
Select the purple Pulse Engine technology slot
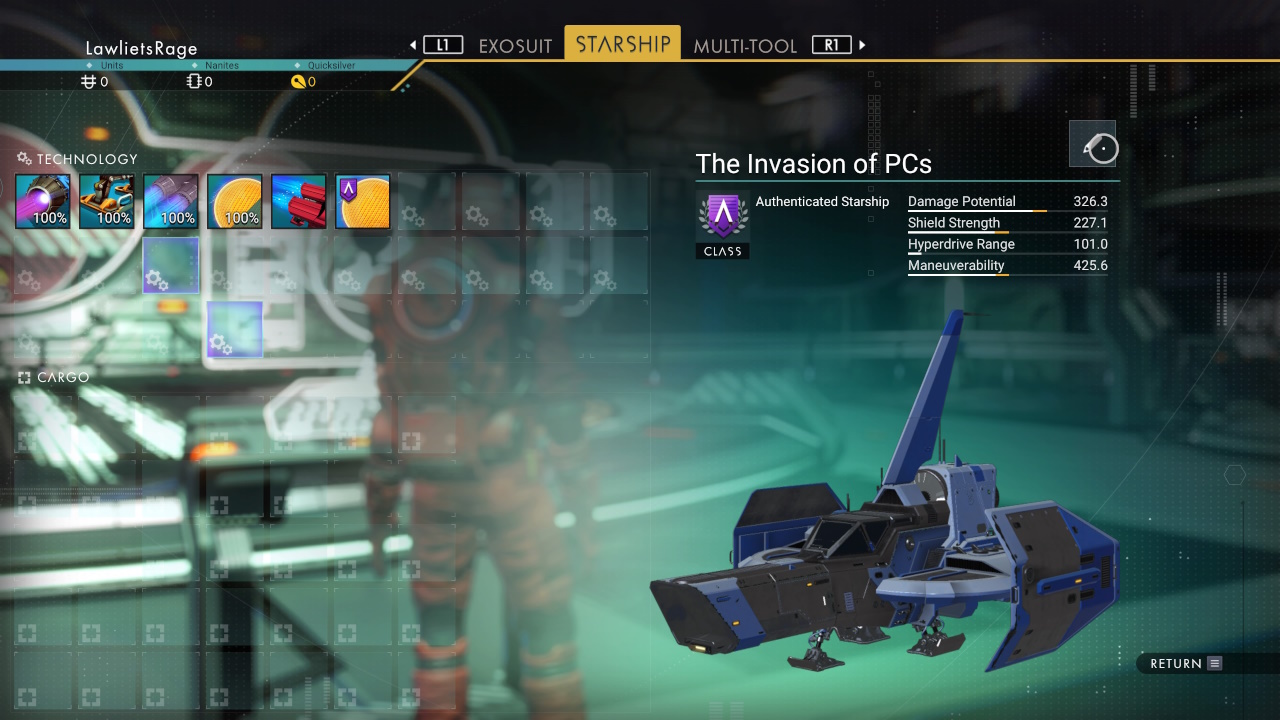(43, 201)
